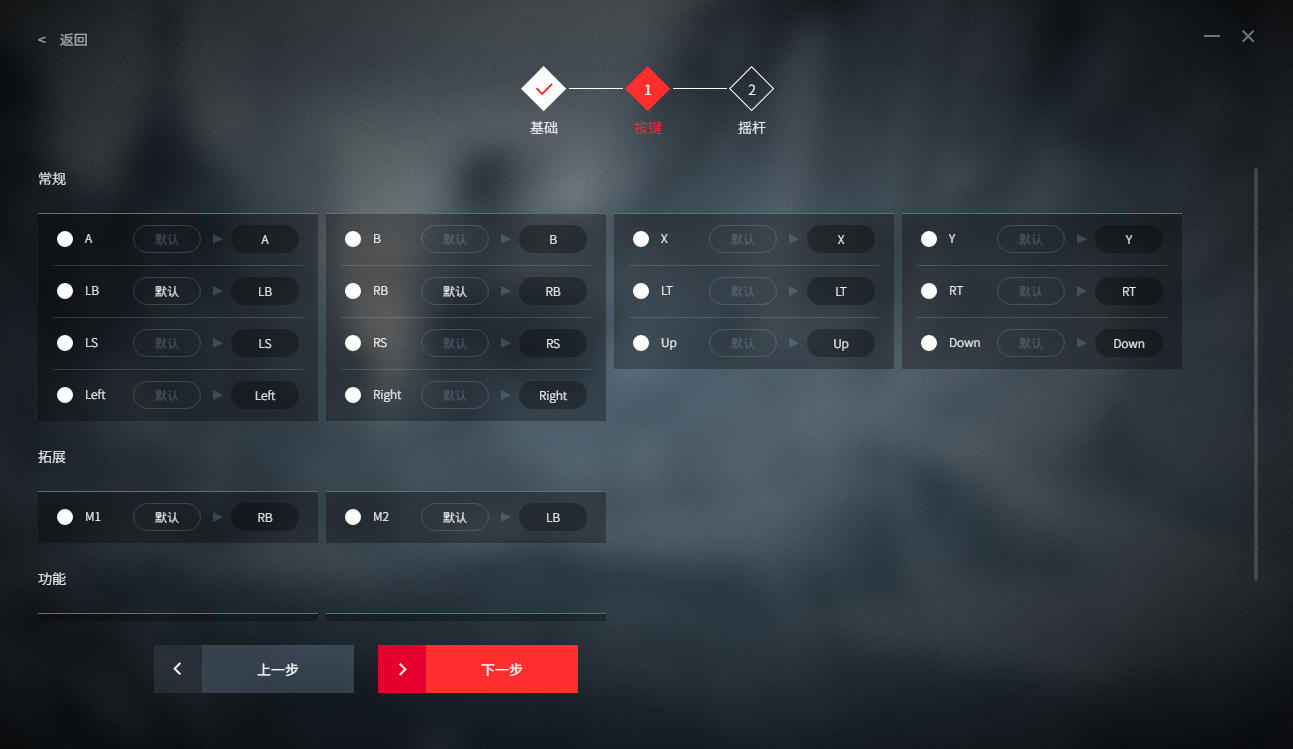Viewport: 1293px width, 749px height.
Task: Open step 2 摇杆 in the wizard
Action: click(x=751, y=90)
